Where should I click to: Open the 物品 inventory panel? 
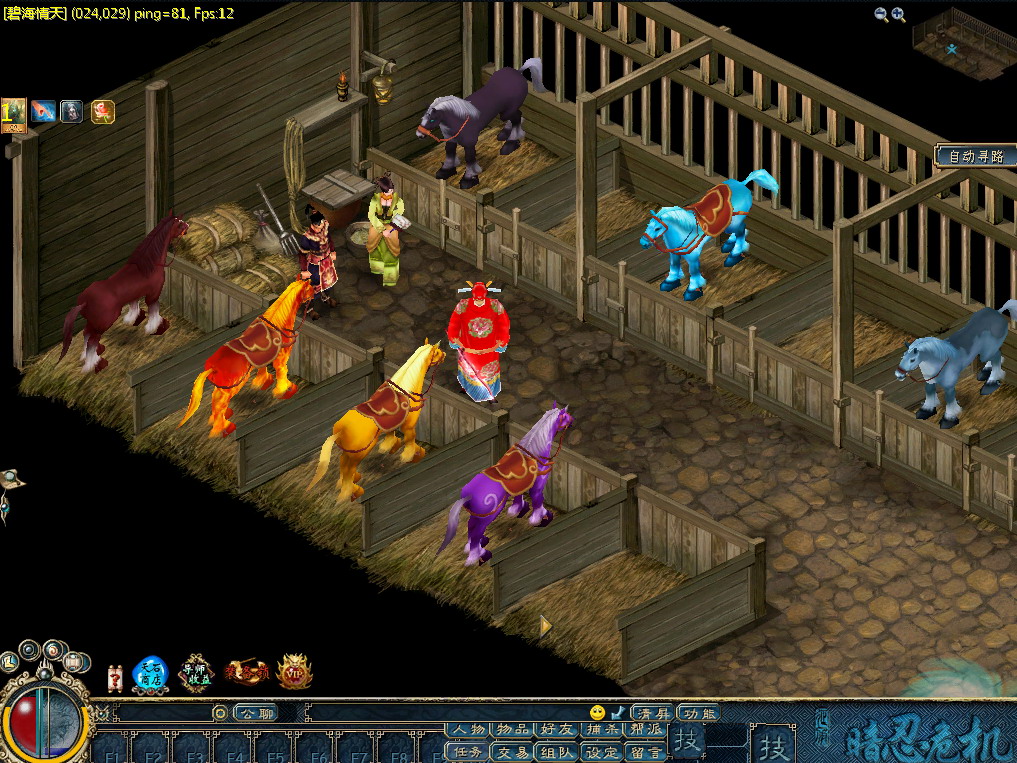click(513, 730)
